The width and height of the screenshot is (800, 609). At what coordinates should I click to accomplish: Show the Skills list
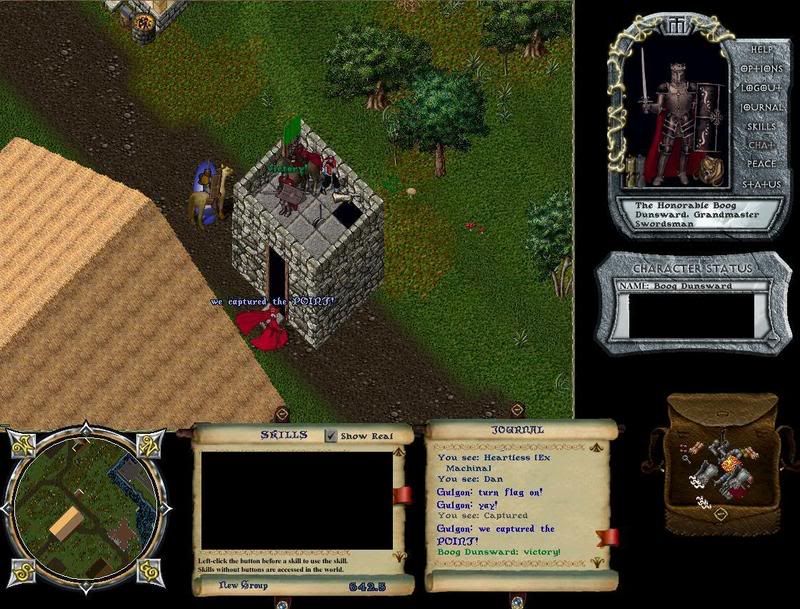coord(760,127)
